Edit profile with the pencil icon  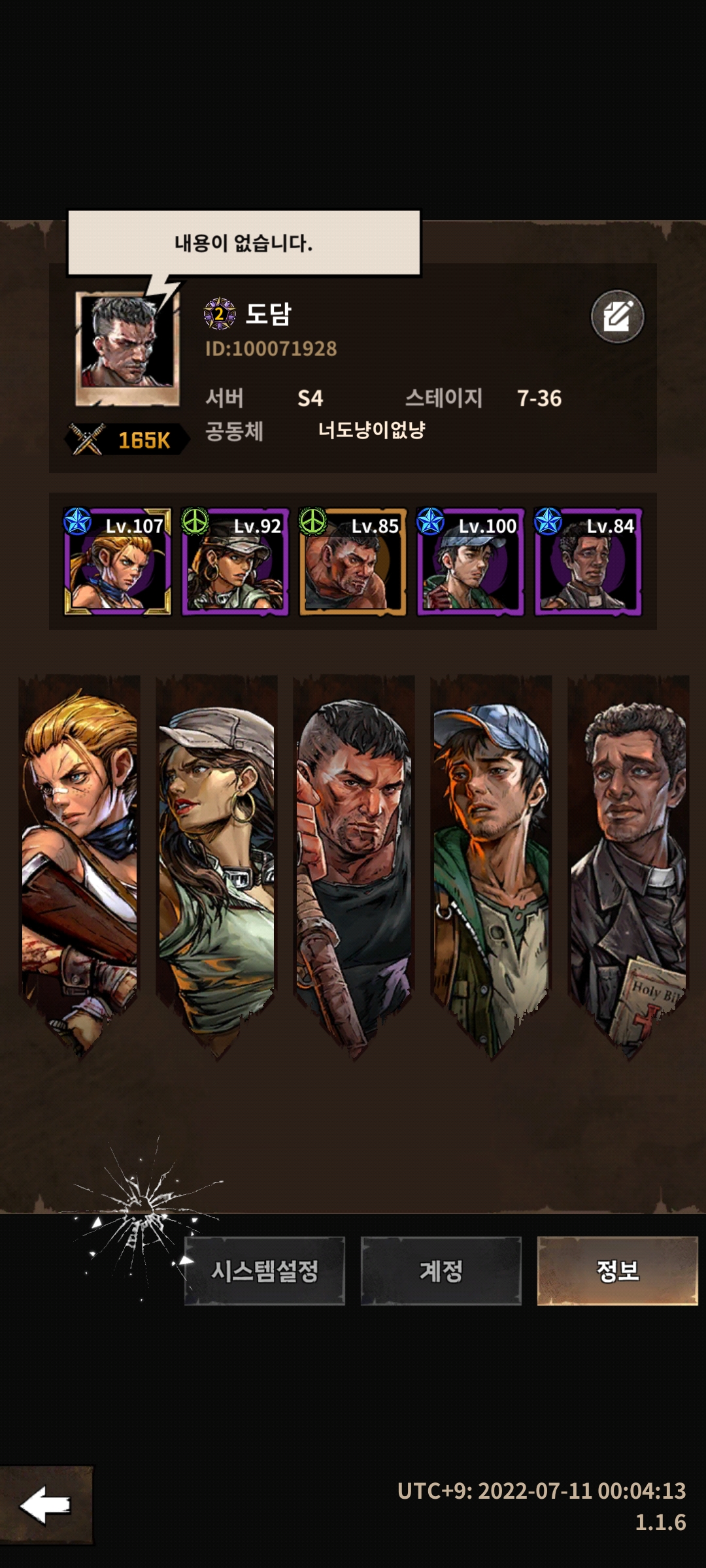coord(617,317)
